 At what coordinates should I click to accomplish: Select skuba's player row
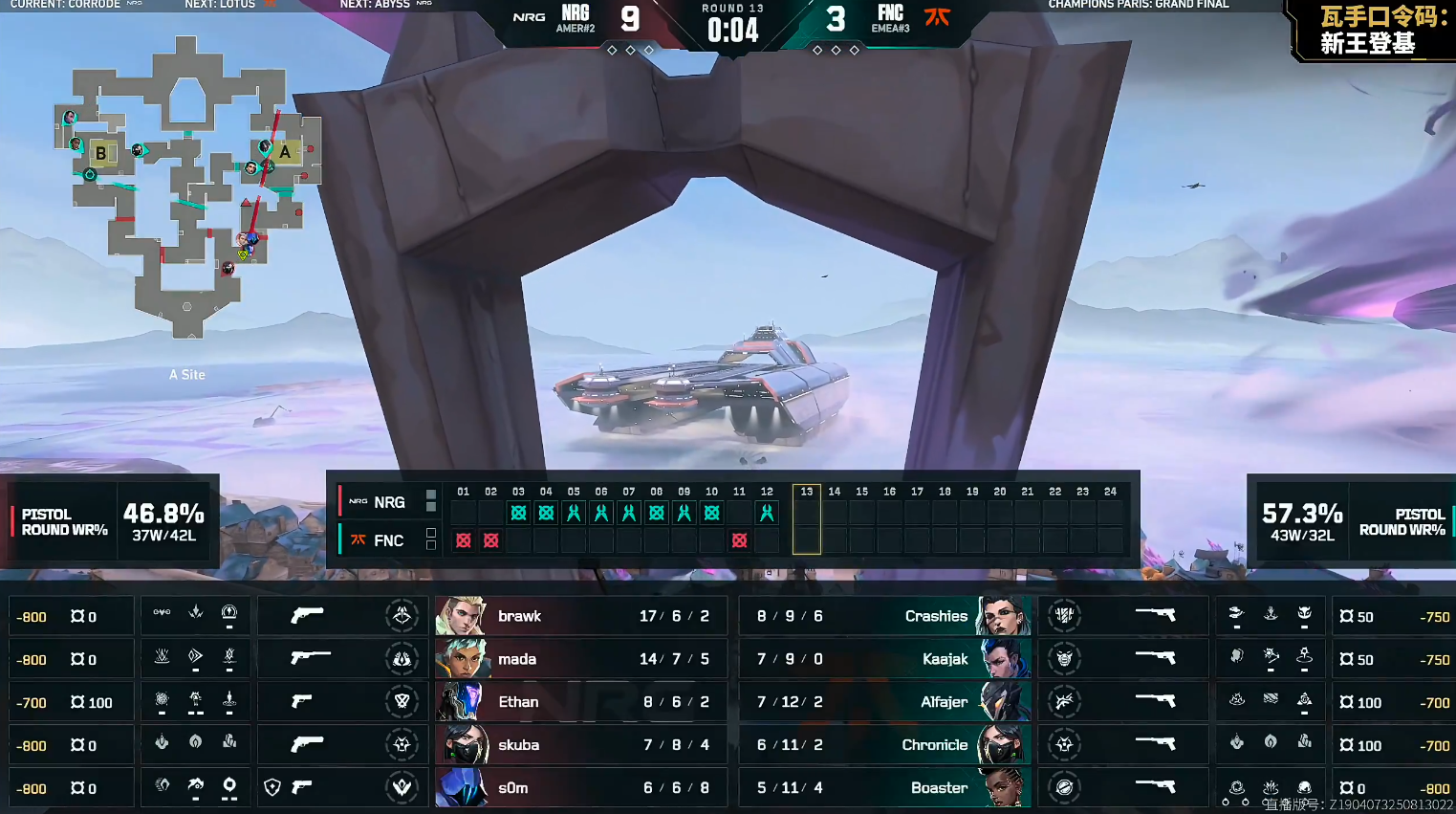point(580,745)
